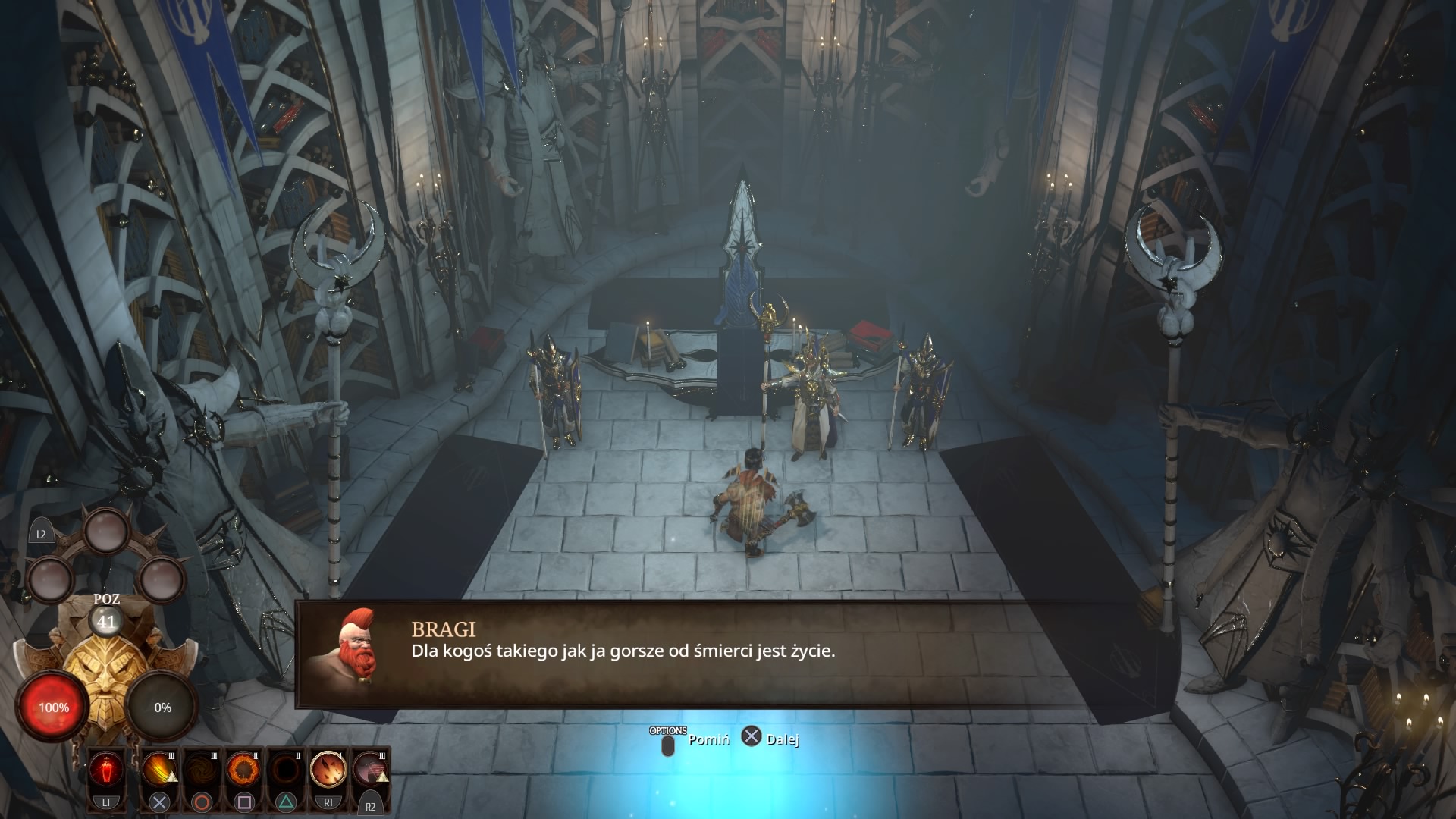
Task: Choose the dark ring ability icon
Action: click(286, 770)
